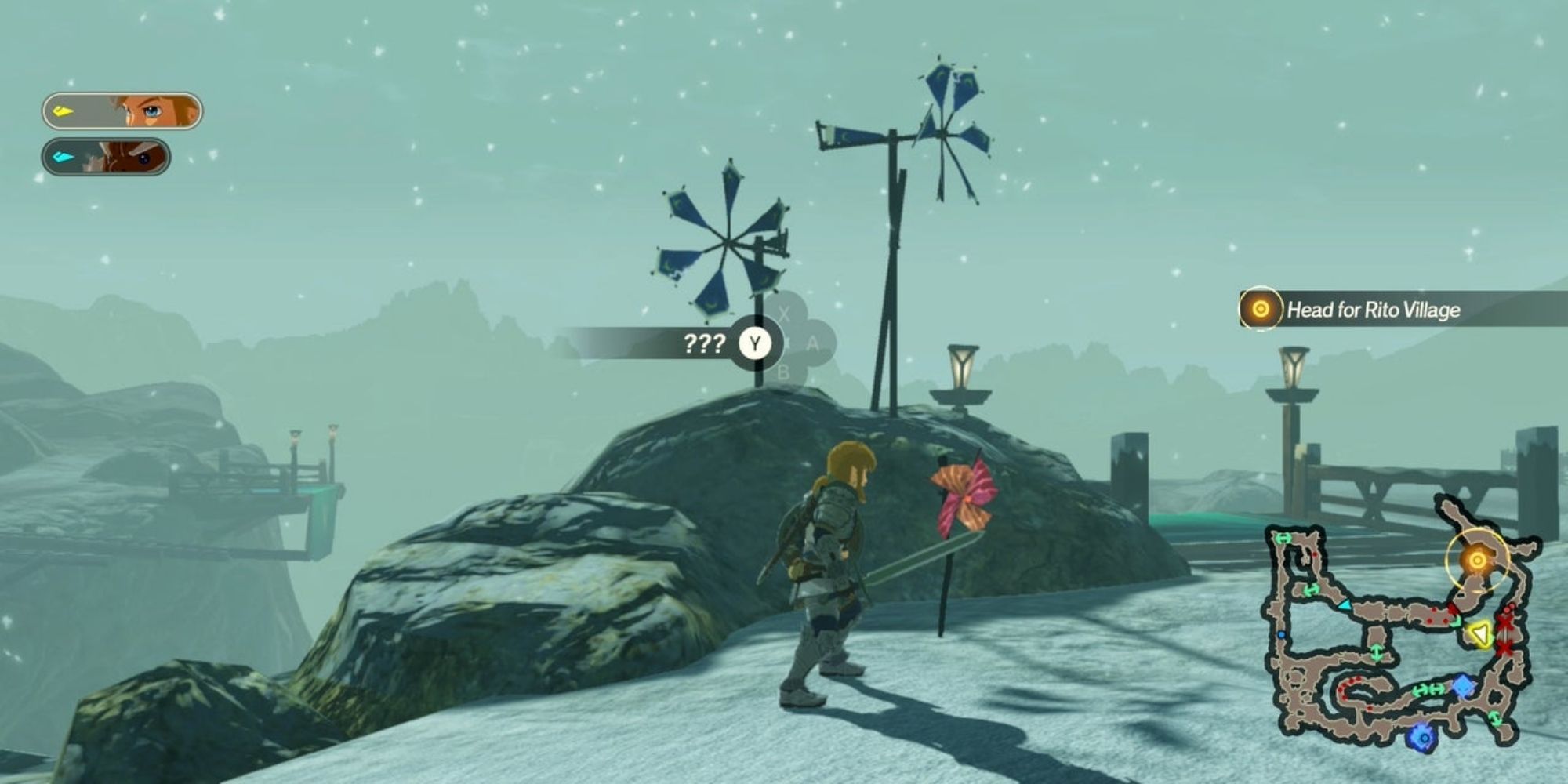Select the orange quest marker on the minimap
The height and width of the screenshot is (784, 1568).
coord(1476,561)
